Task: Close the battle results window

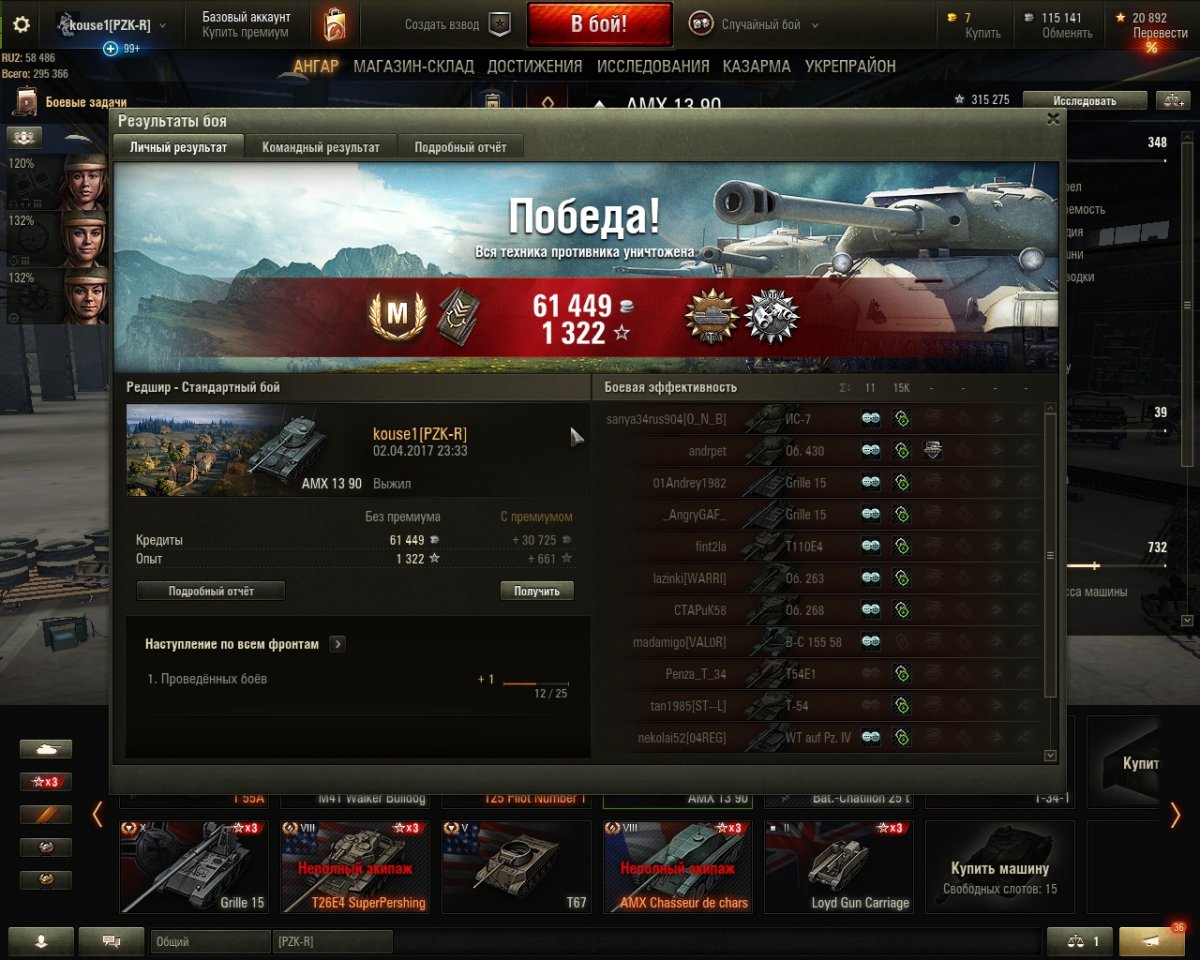Action: (1052, 119)
